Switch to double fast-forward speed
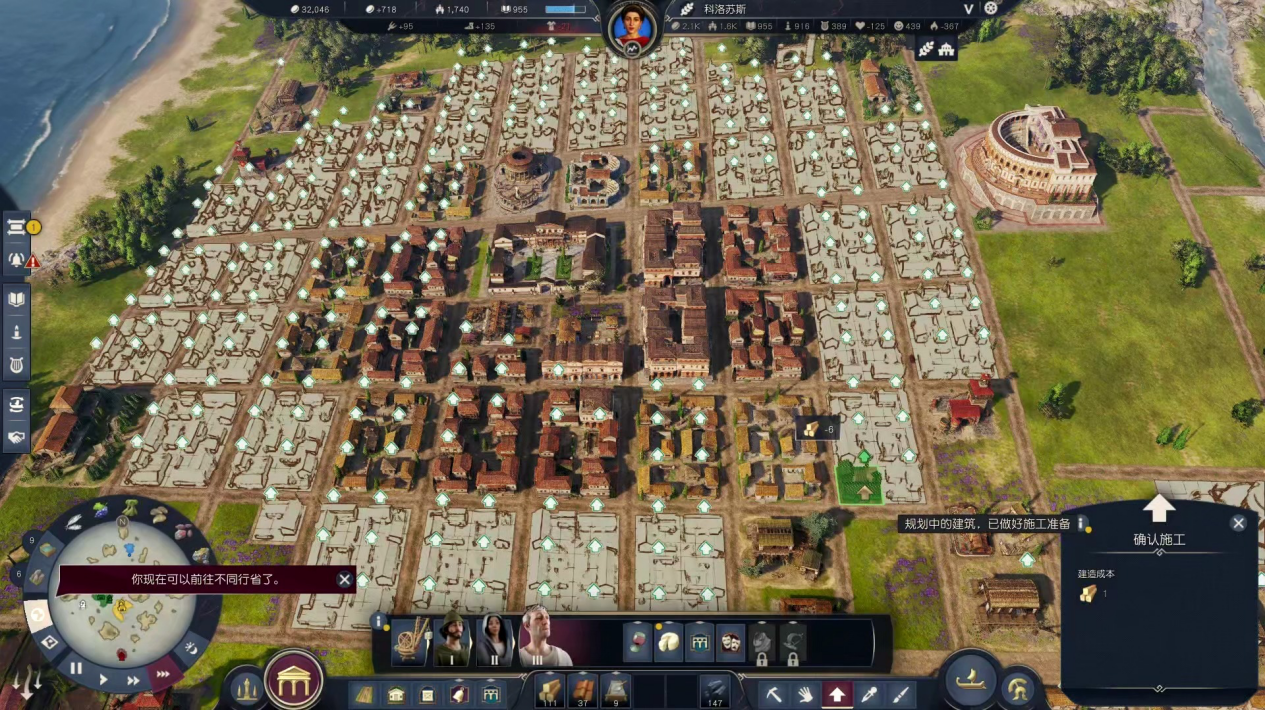Screen dimensions: 1265x710 click(x=133, y=680)
